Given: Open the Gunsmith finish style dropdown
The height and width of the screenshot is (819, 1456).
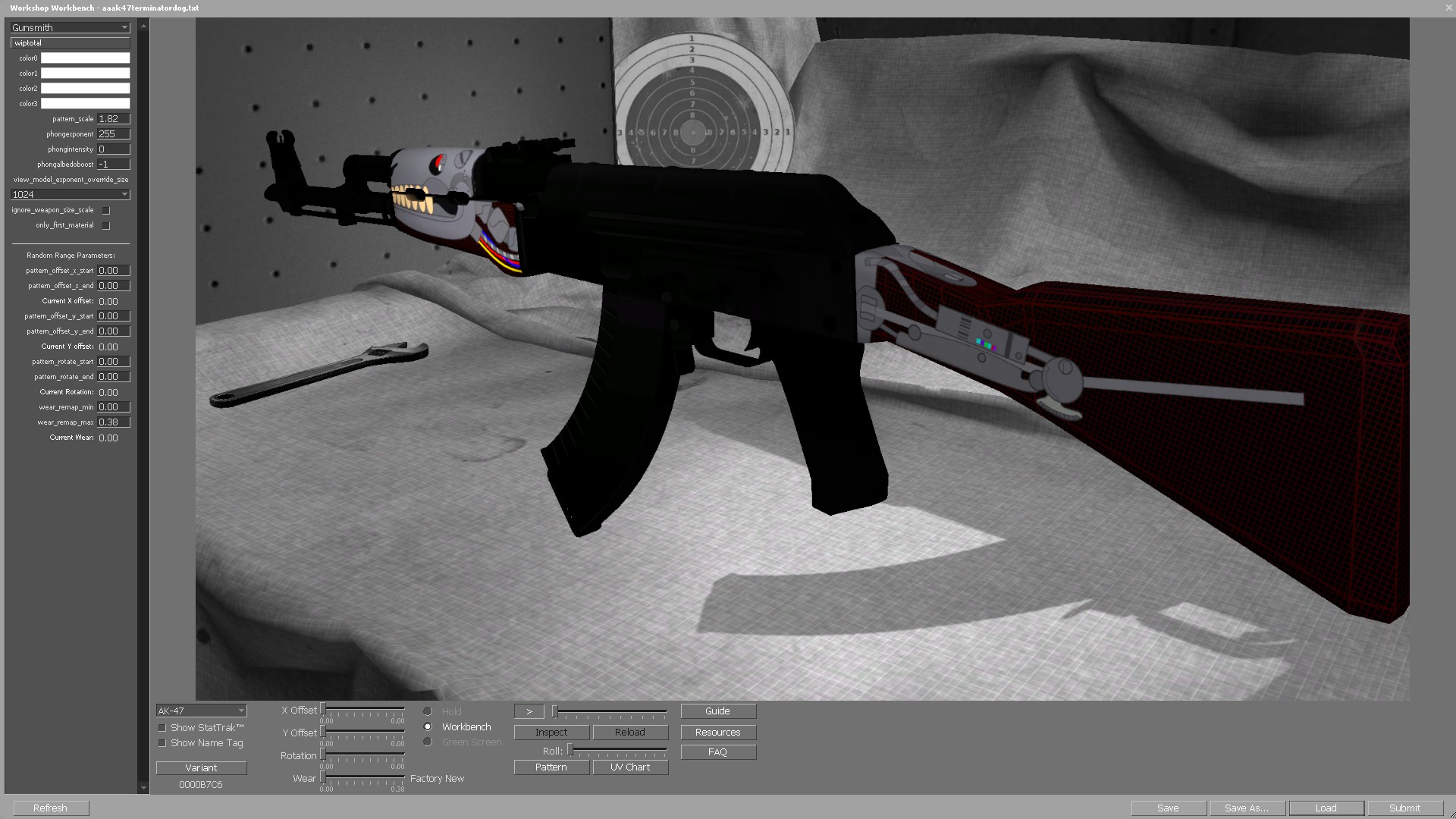Looking at the screenshot, I should [x=68, y=27].
